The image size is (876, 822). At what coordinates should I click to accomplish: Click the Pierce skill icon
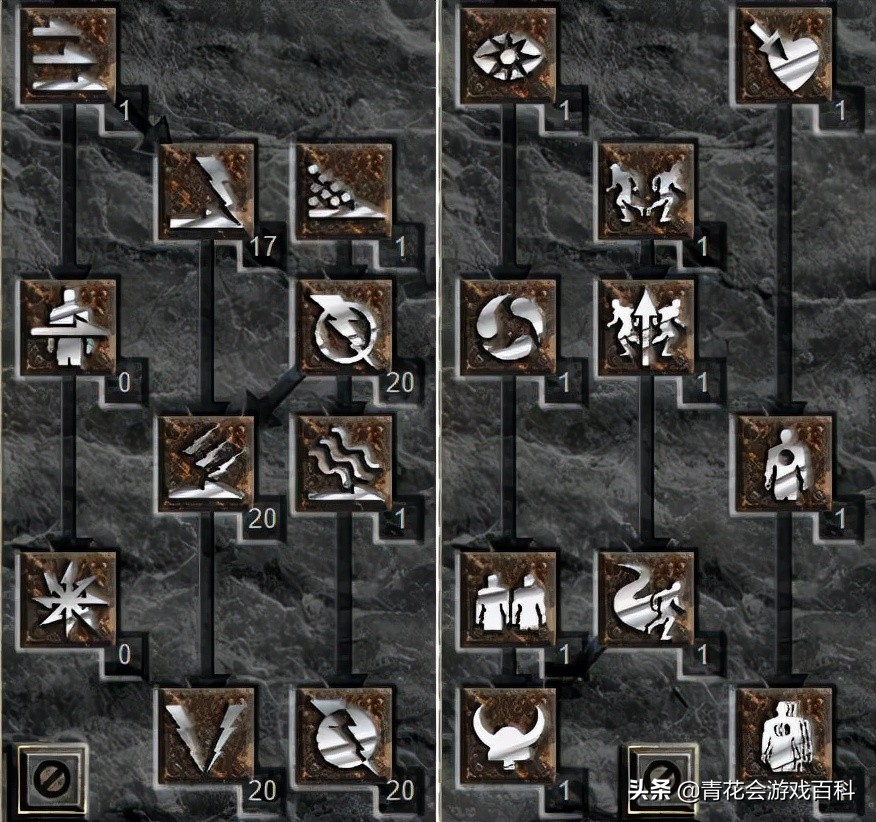click(x=785, y=735)
